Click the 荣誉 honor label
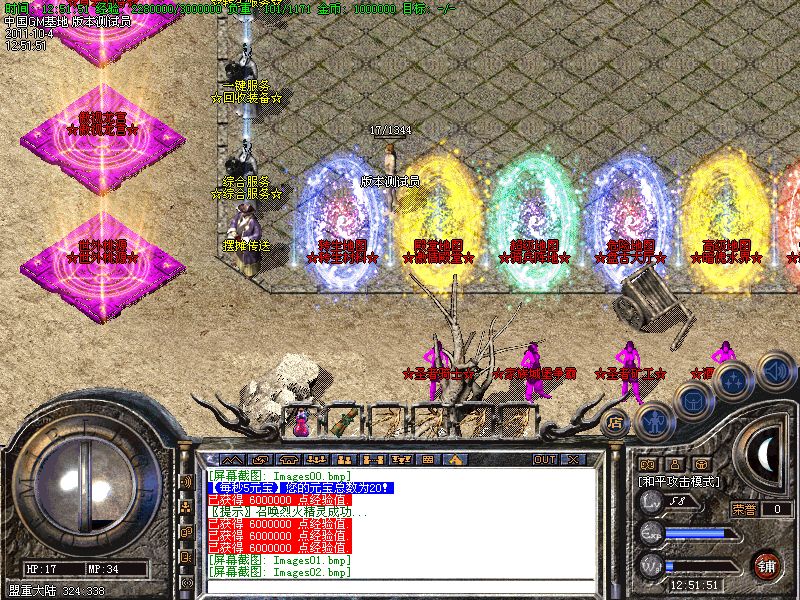This screenshot has height=600, width=800. tap(744, 509)
